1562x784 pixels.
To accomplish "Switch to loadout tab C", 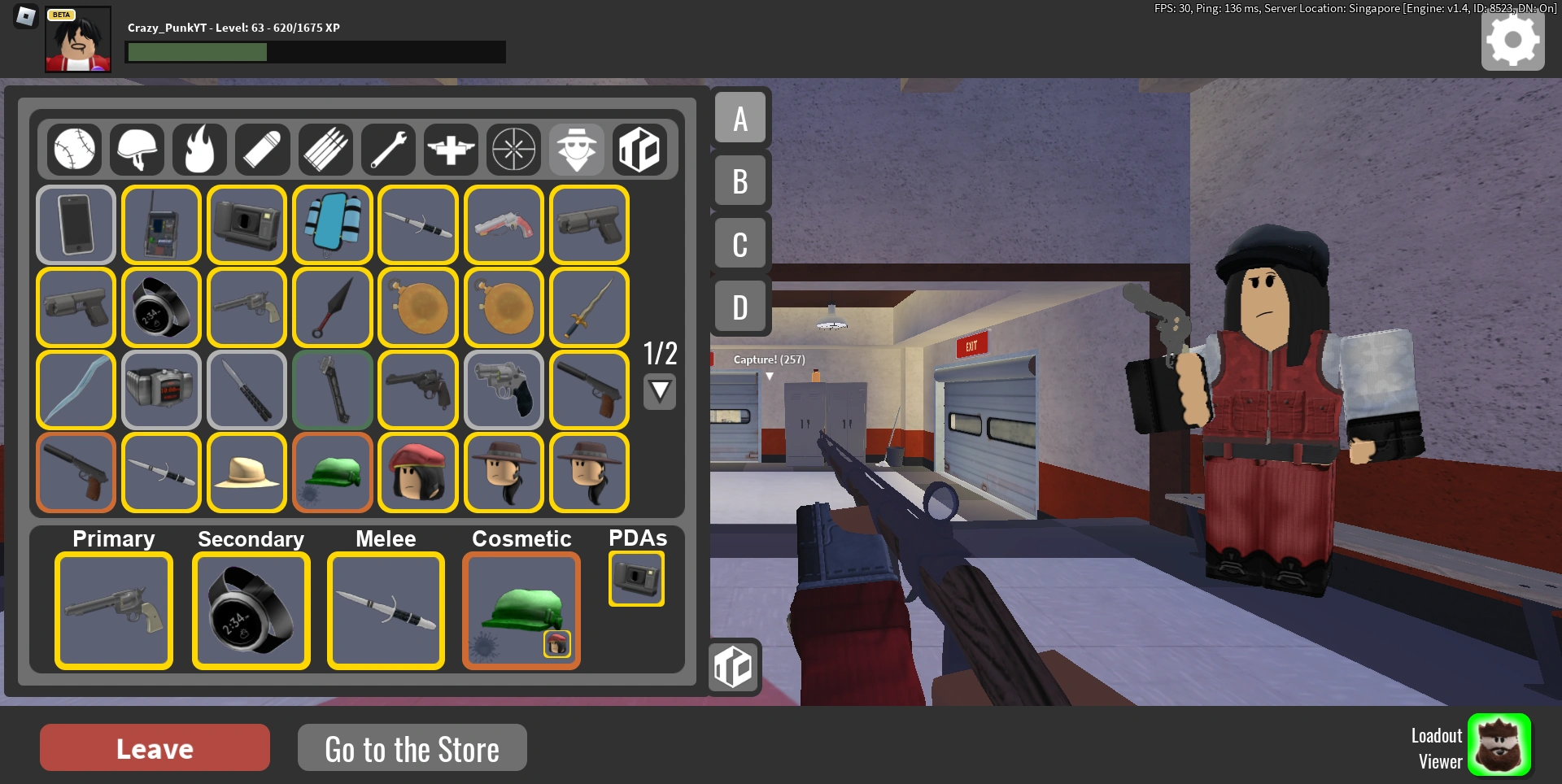I will [x=739, y=243].
